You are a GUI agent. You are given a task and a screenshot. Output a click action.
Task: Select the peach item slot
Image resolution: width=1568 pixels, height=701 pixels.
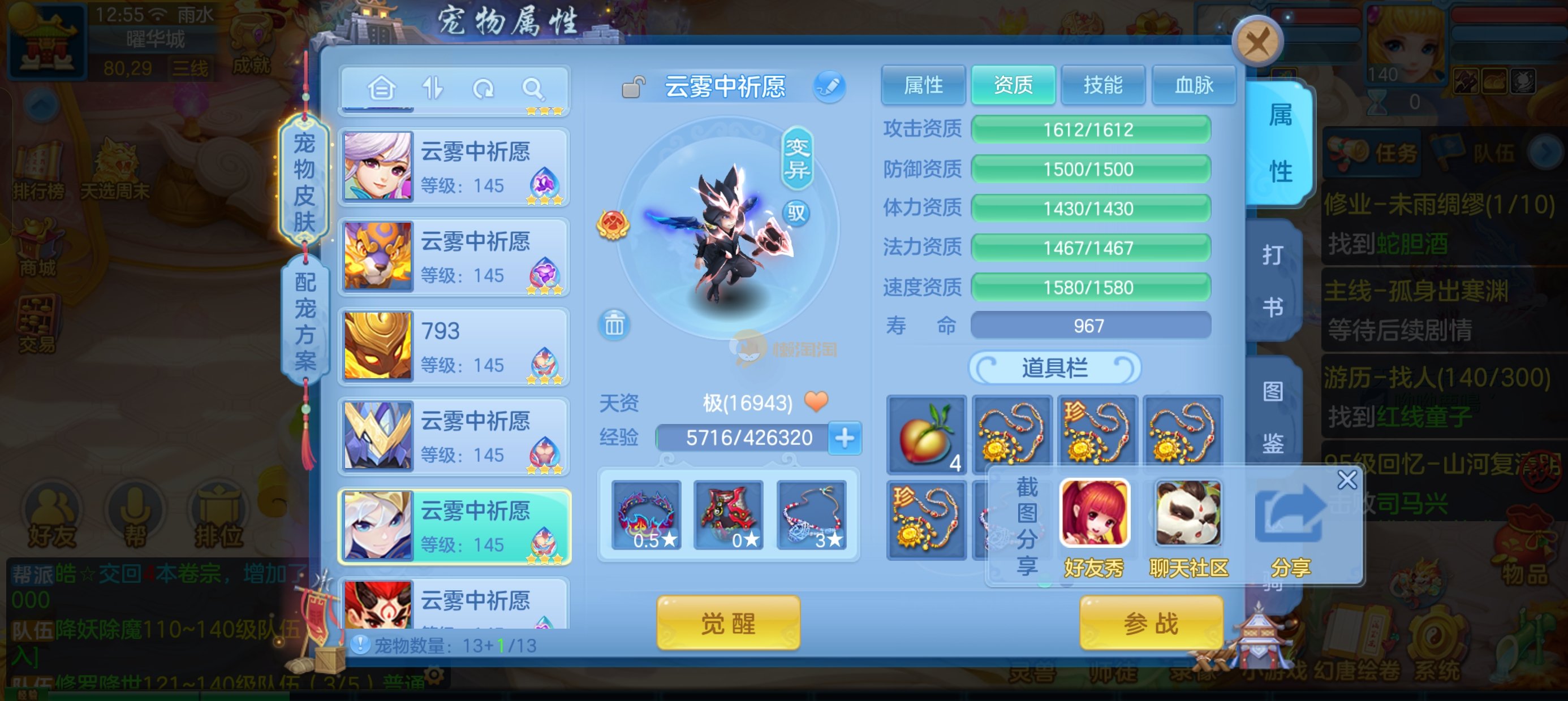pos(927,435)
